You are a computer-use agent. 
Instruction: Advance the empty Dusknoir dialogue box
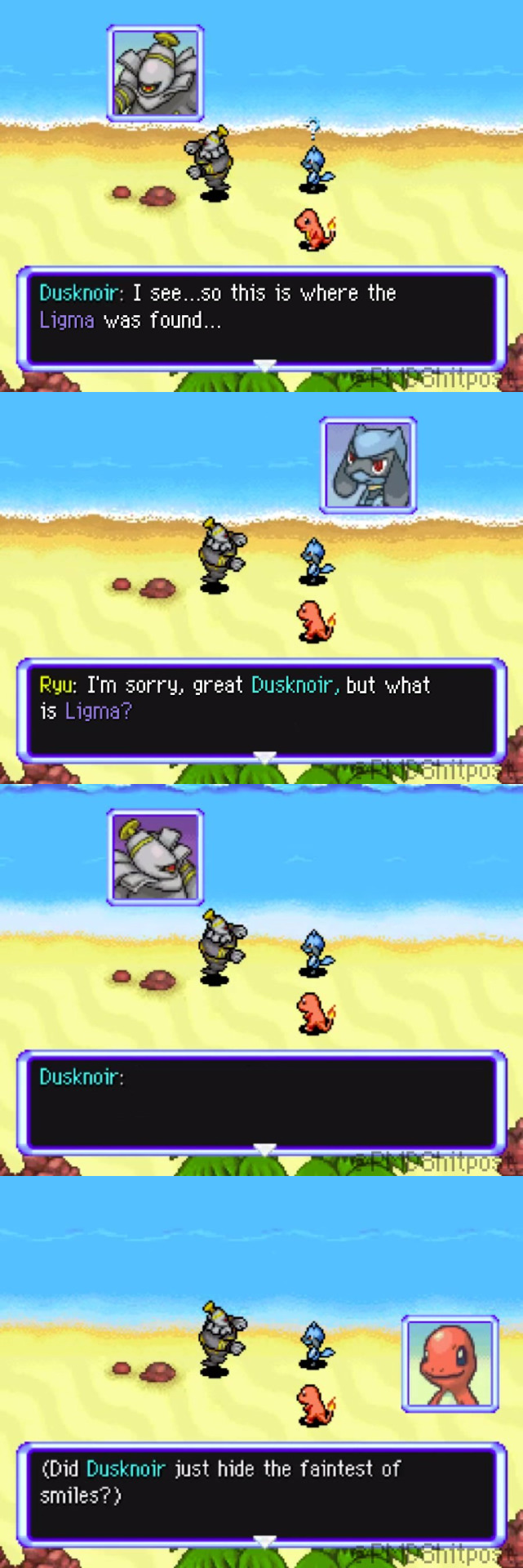(x=264, y=1149)
